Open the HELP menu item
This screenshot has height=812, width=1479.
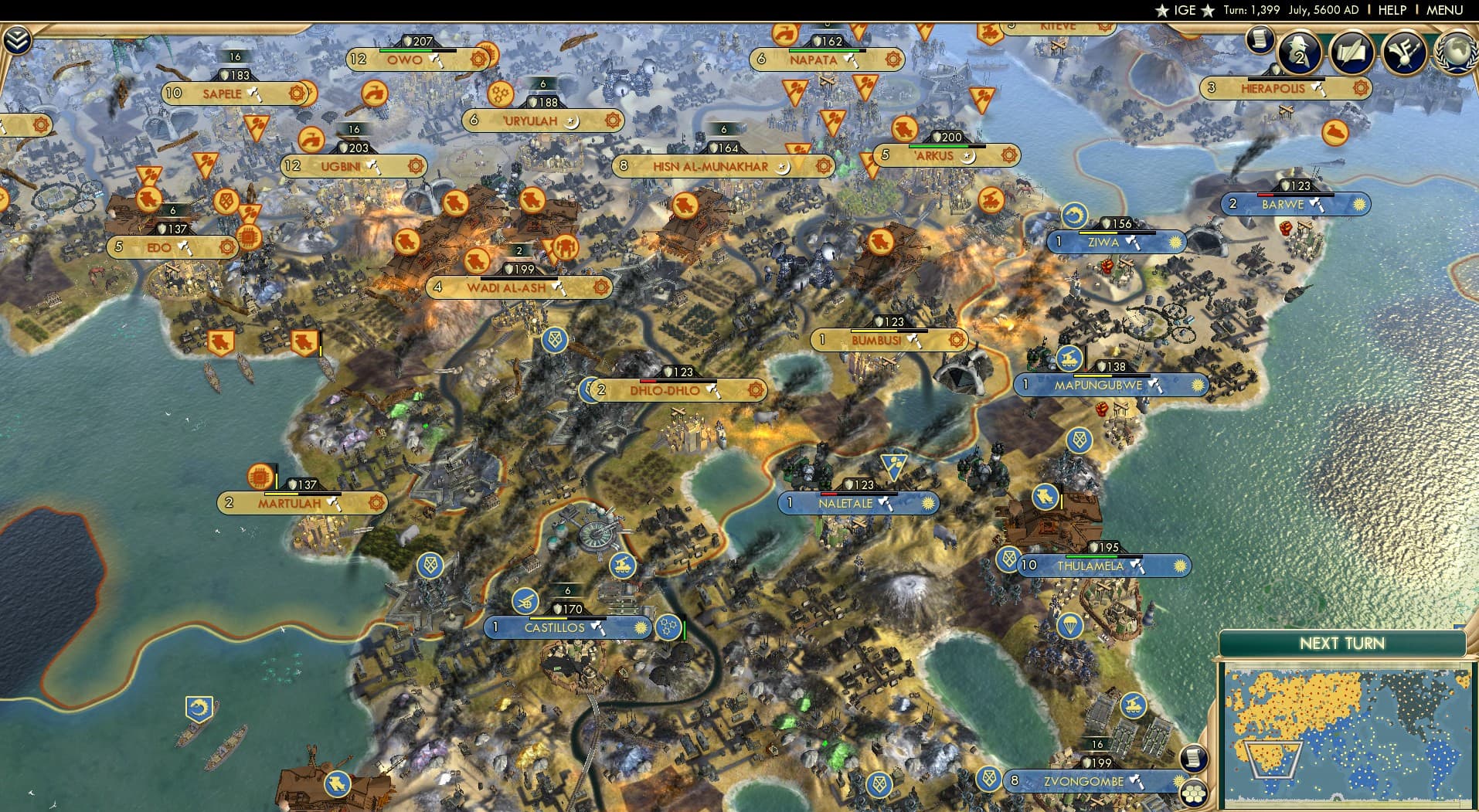[1391, 10]
